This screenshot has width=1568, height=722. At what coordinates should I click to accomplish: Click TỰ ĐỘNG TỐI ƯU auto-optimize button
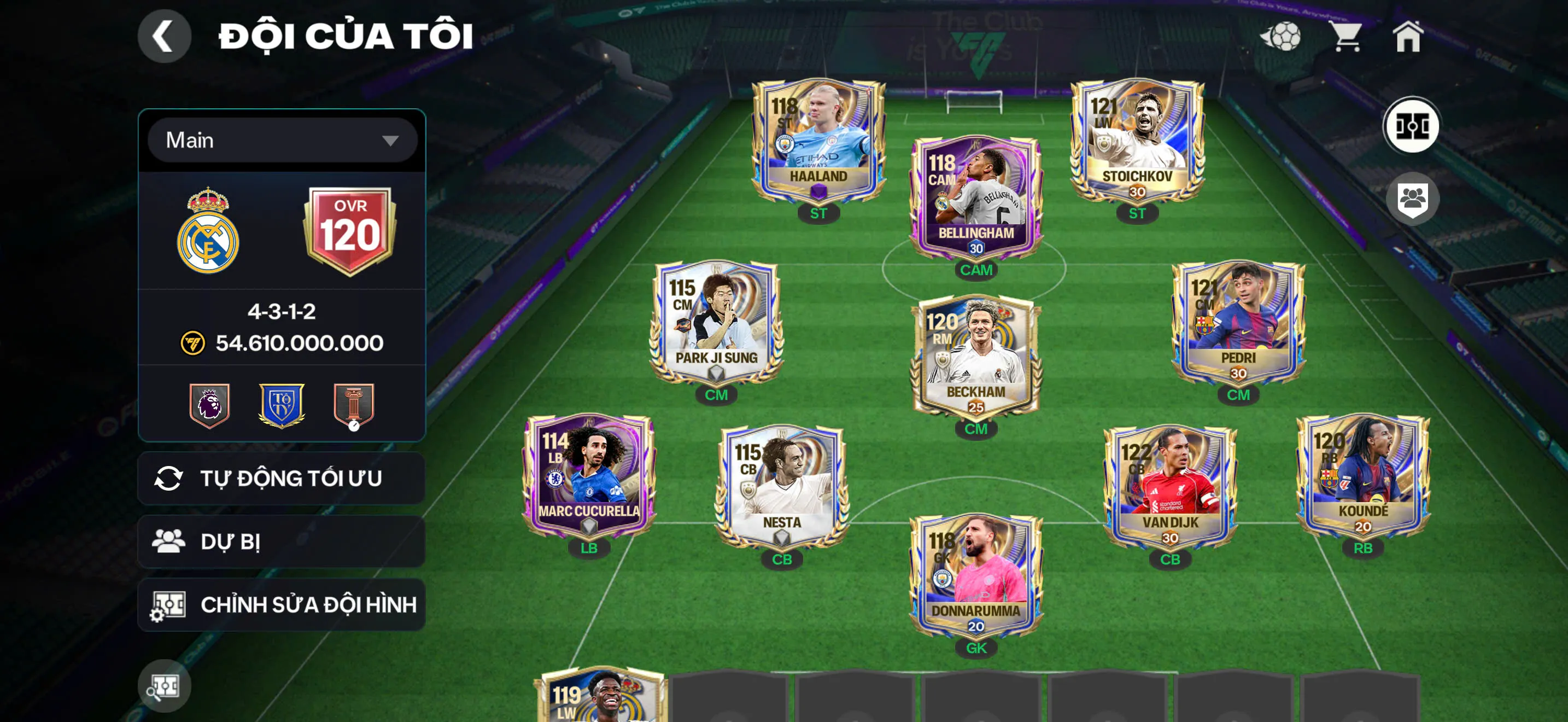click(282, 479)
